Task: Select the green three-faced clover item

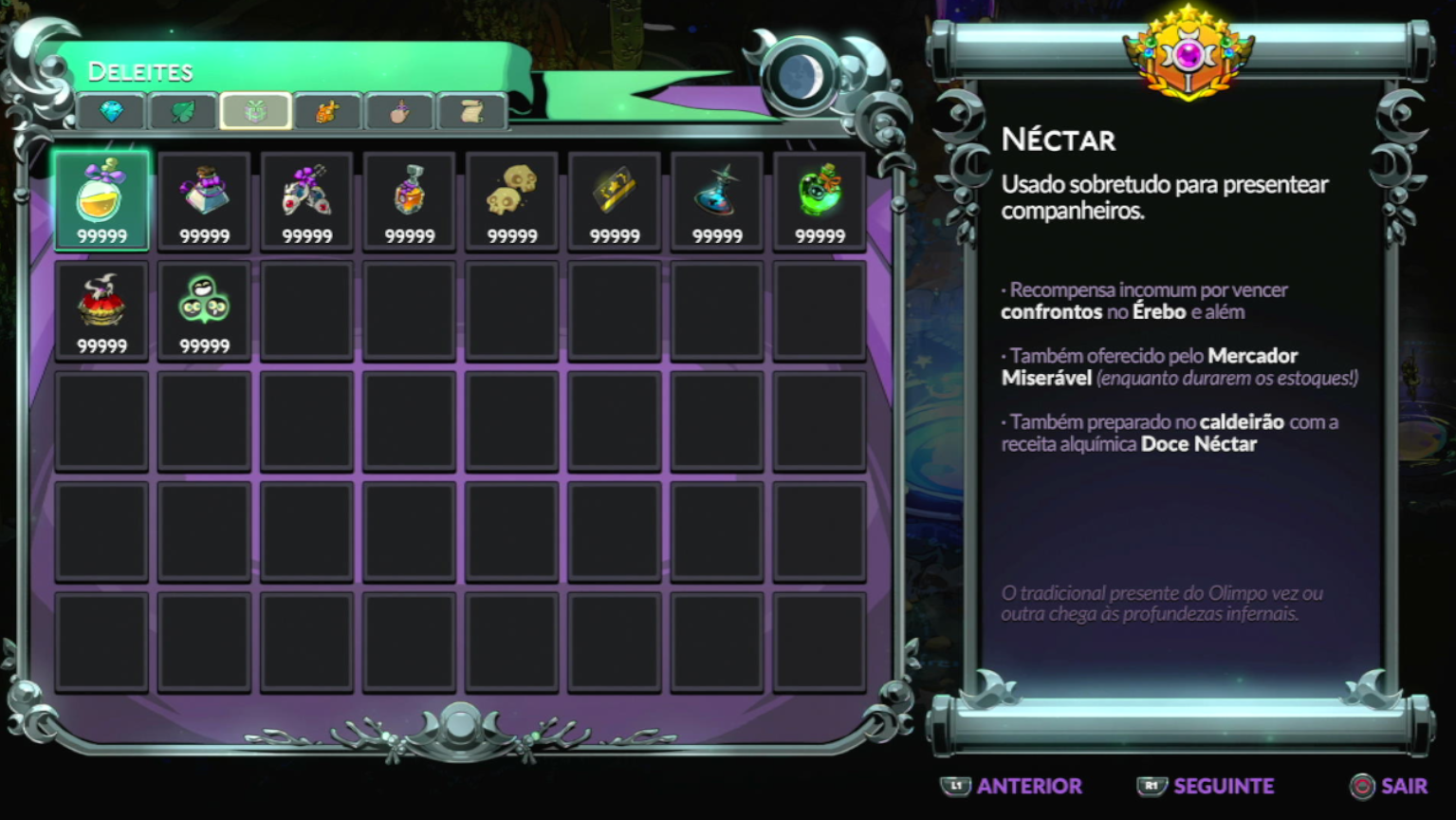Action: point(204,310)
